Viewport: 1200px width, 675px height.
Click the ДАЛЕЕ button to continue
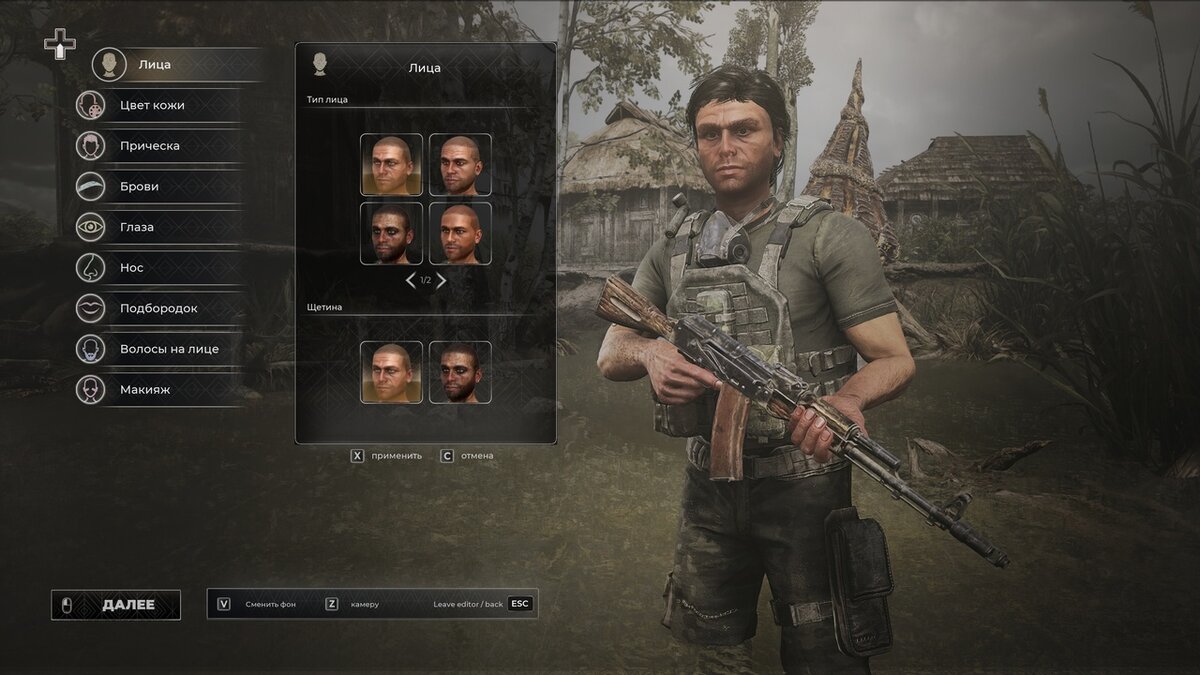pyautogui.click(x=116, y=605)
